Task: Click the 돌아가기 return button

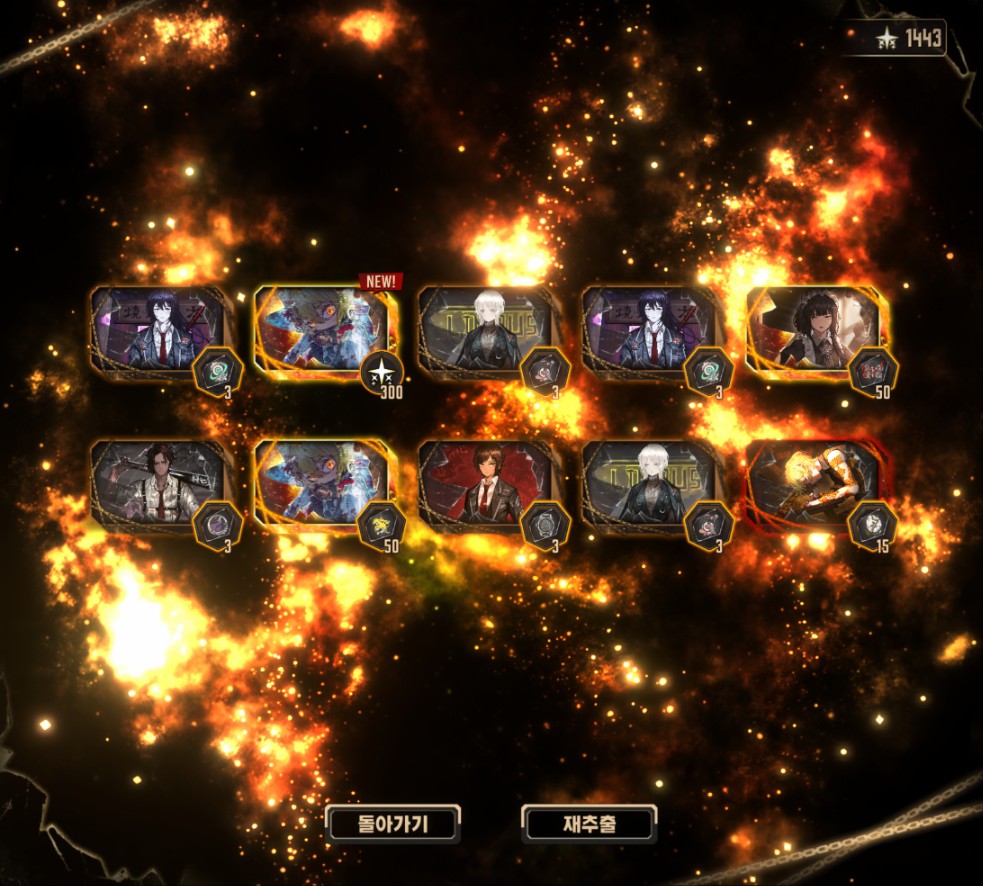Action: pyautogui.click(x=393, y=824)
